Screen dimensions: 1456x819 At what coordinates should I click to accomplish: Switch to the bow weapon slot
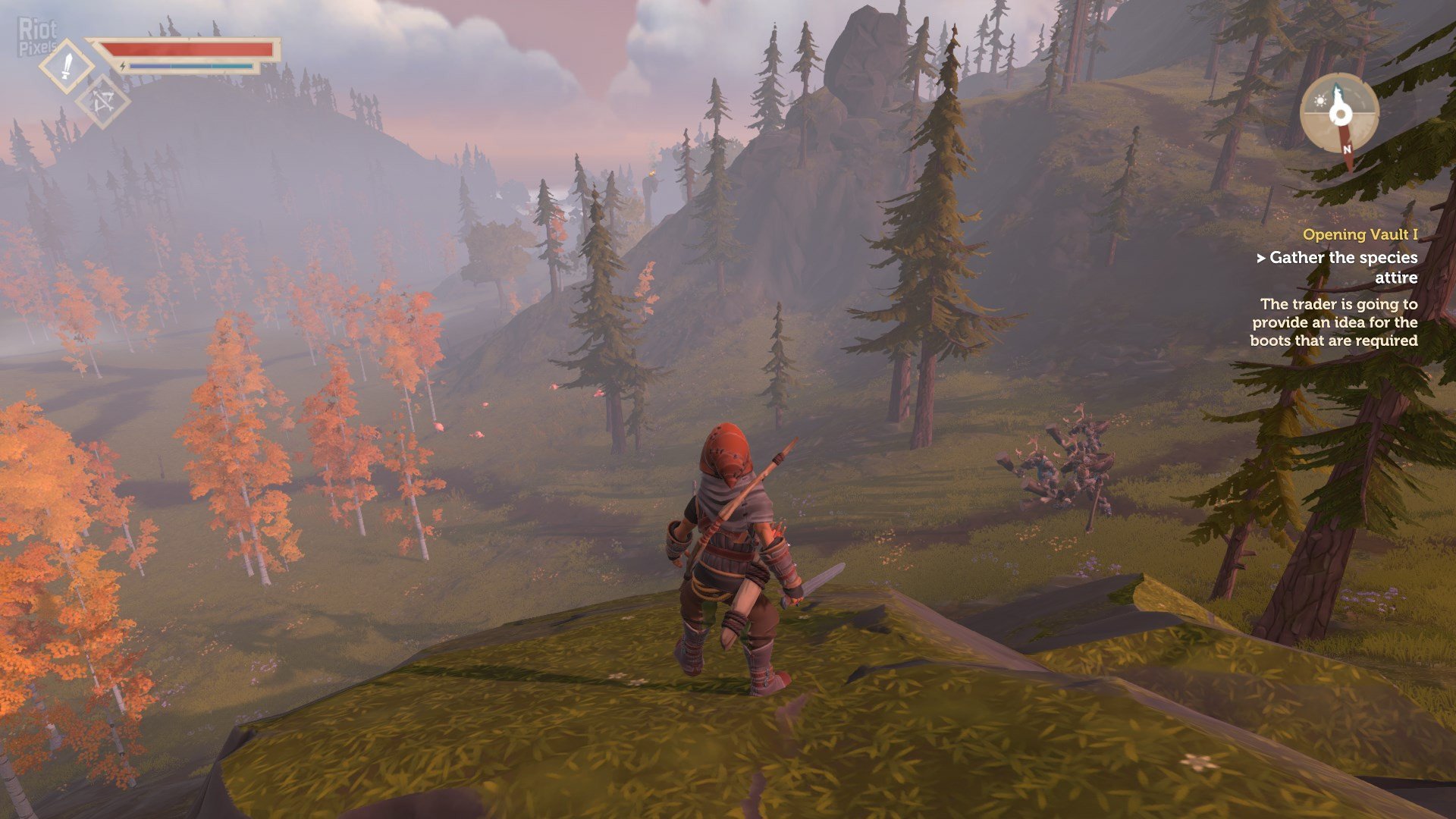coord(103,103)
